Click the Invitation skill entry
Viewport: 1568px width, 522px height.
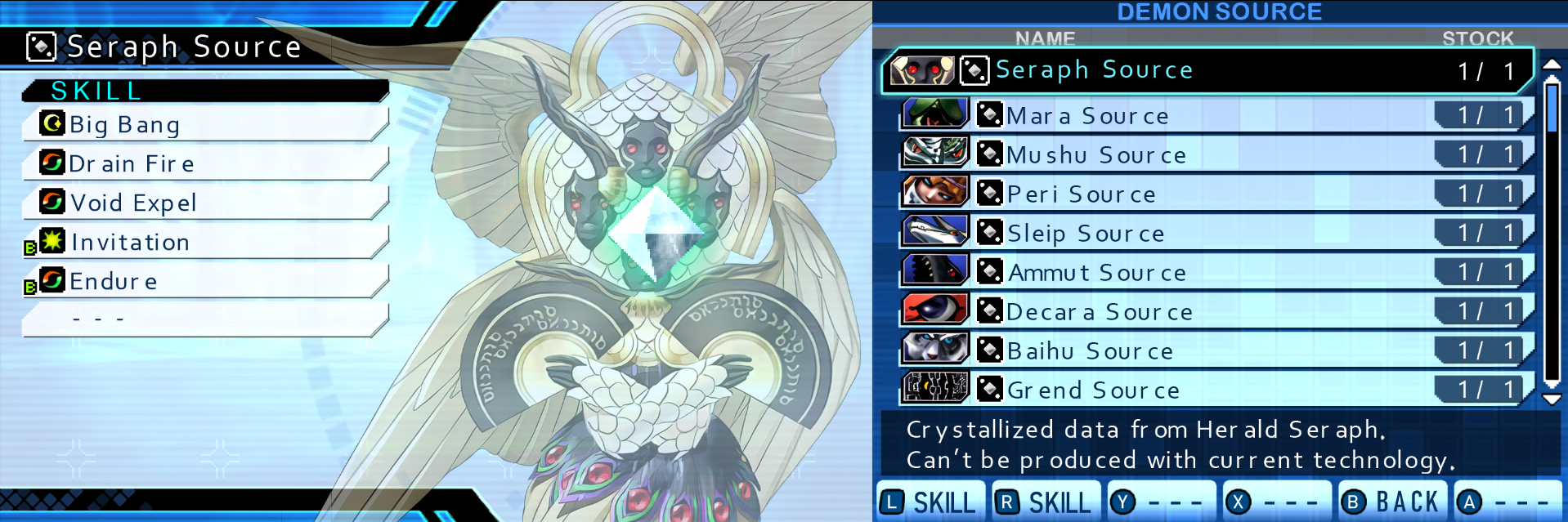click(204, 242)
